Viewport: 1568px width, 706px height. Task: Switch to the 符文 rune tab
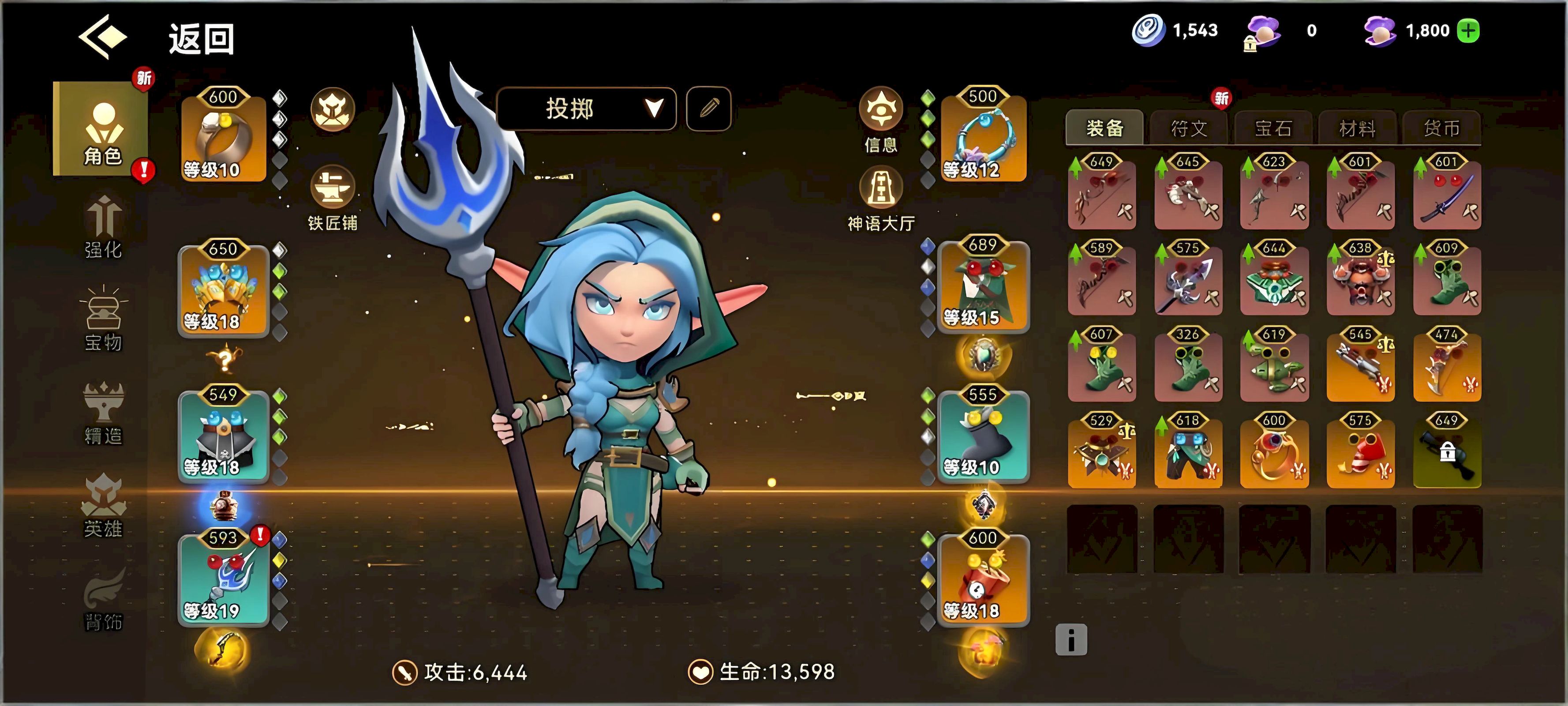coord(1189,128)
